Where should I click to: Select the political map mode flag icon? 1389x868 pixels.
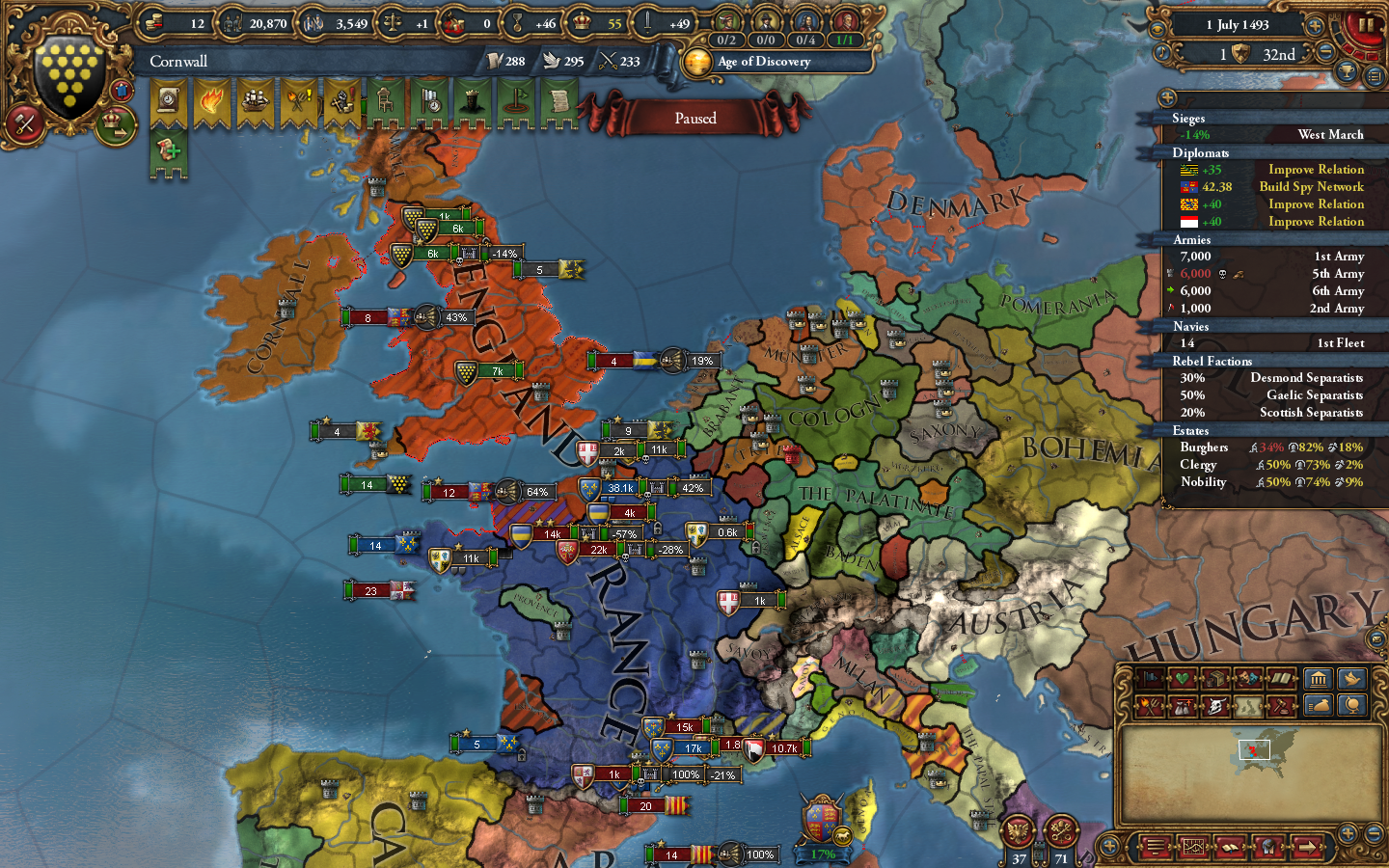[x=1152, y=680]
